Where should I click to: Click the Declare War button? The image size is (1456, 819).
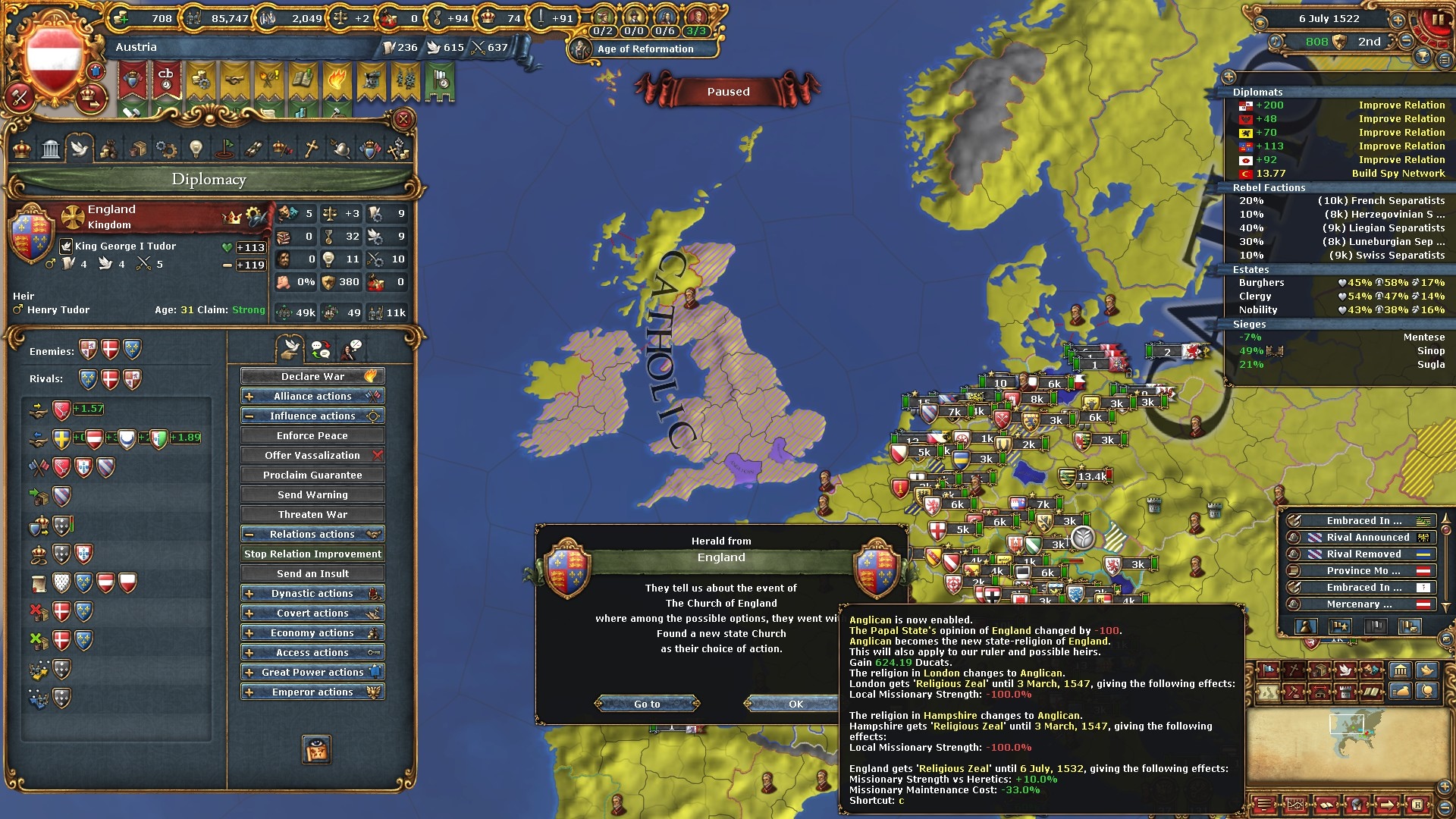coord(312,376)
